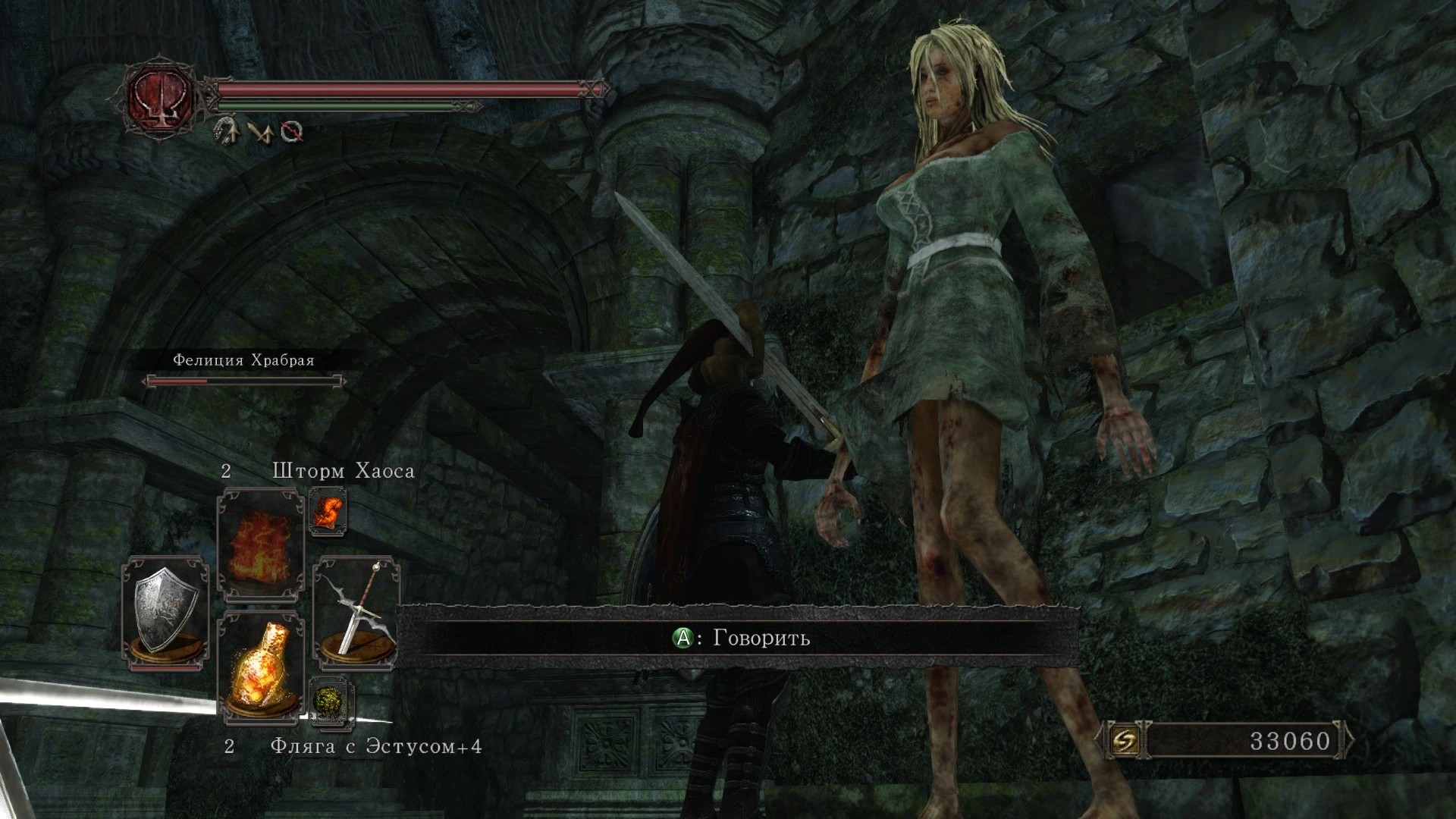1456x819 pixels.
Task: Select the crossed arrows status icon
Action: pyautogui.click(x=260, y=132)
